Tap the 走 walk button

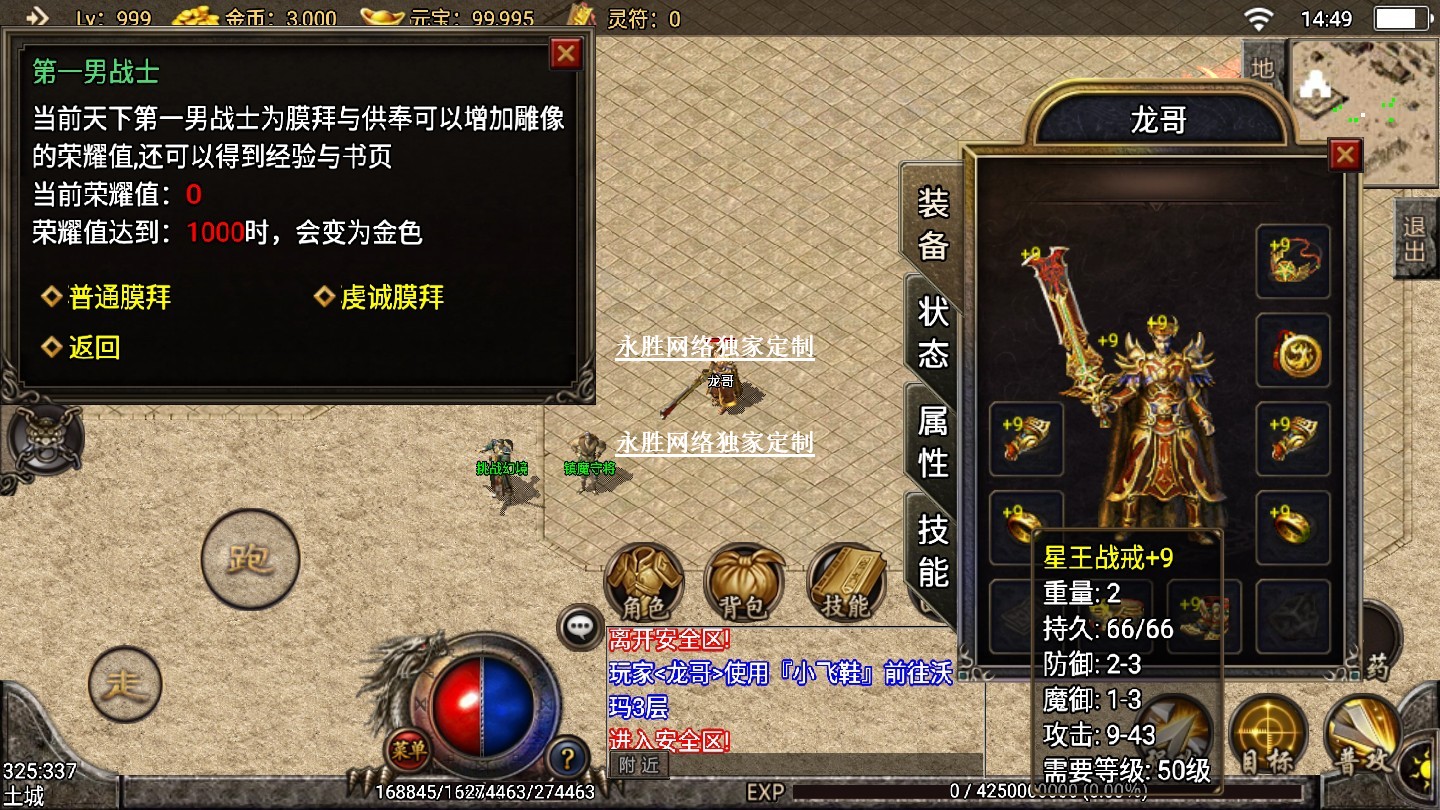click(x=125, y=685)
